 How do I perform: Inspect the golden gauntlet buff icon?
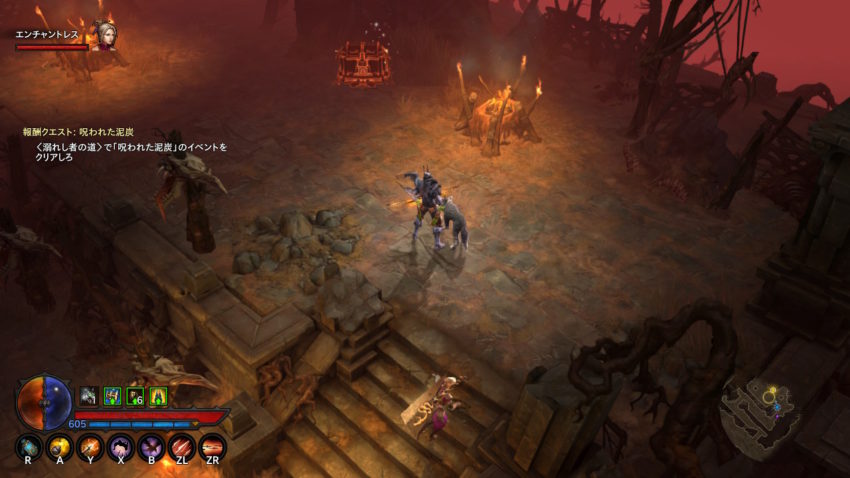pyautogui.click(x=158, y=396)
